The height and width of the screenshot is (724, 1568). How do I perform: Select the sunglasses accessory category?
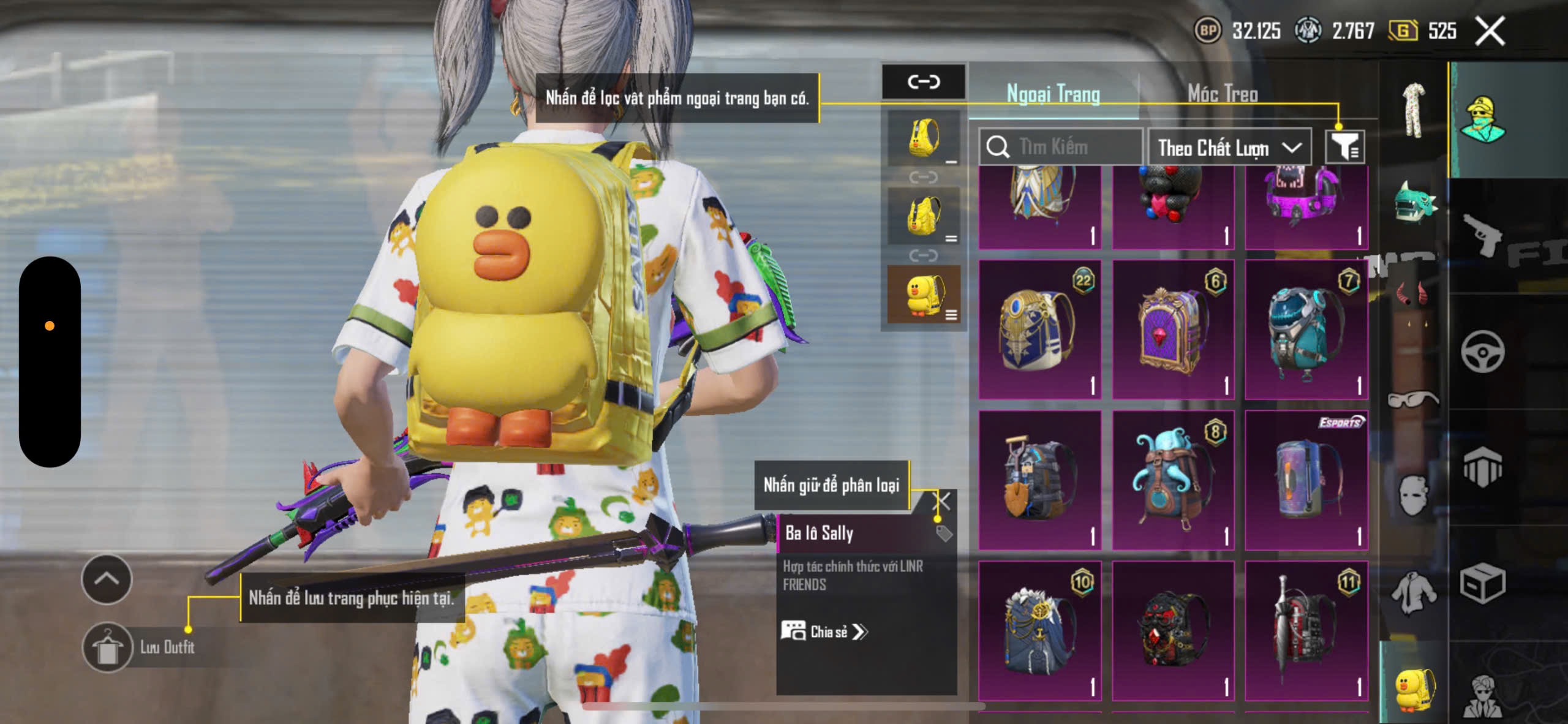tap(1412, 398)
